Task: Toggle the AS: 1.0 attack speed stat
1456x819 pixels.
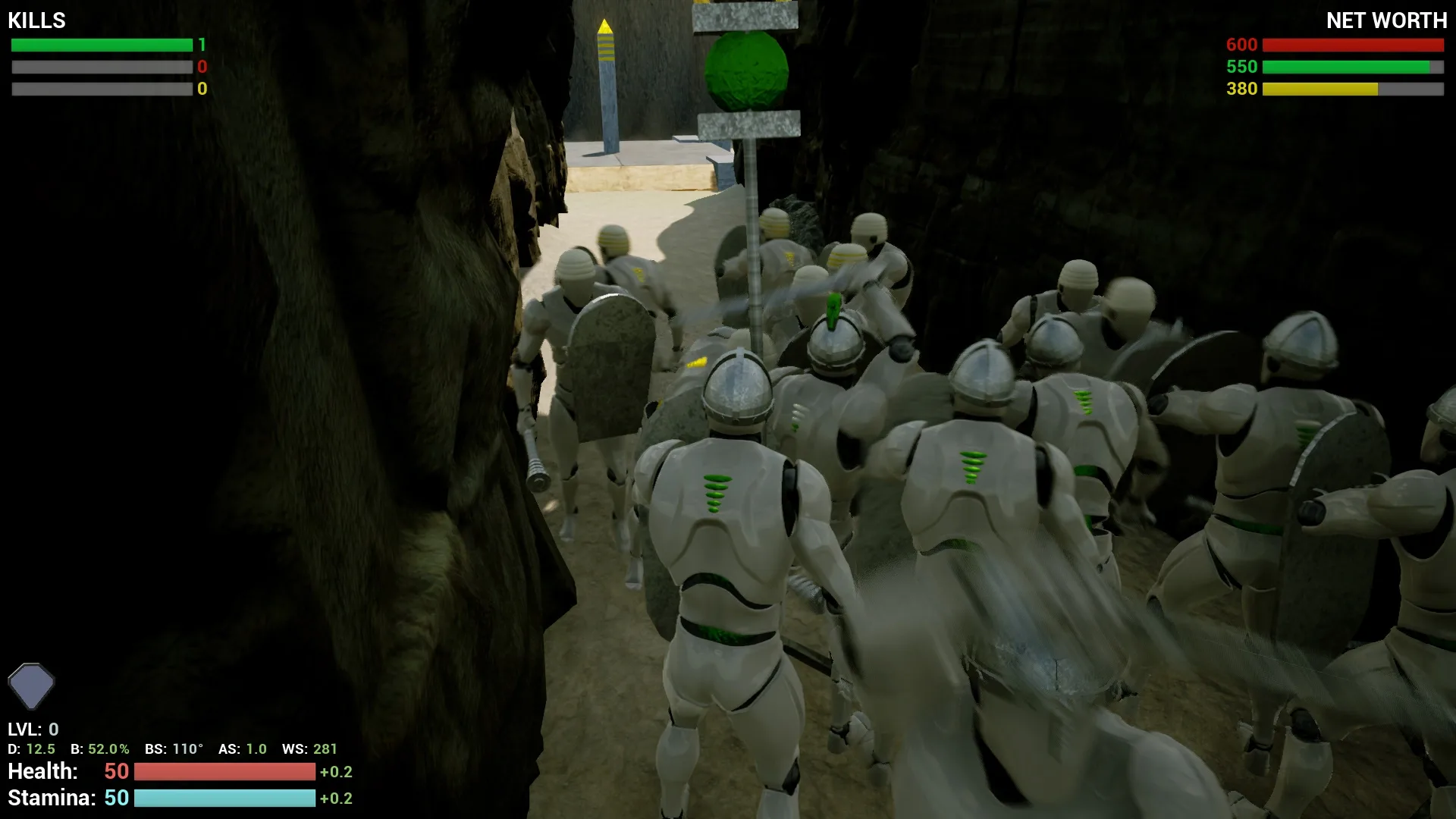Action: (242, 748)
